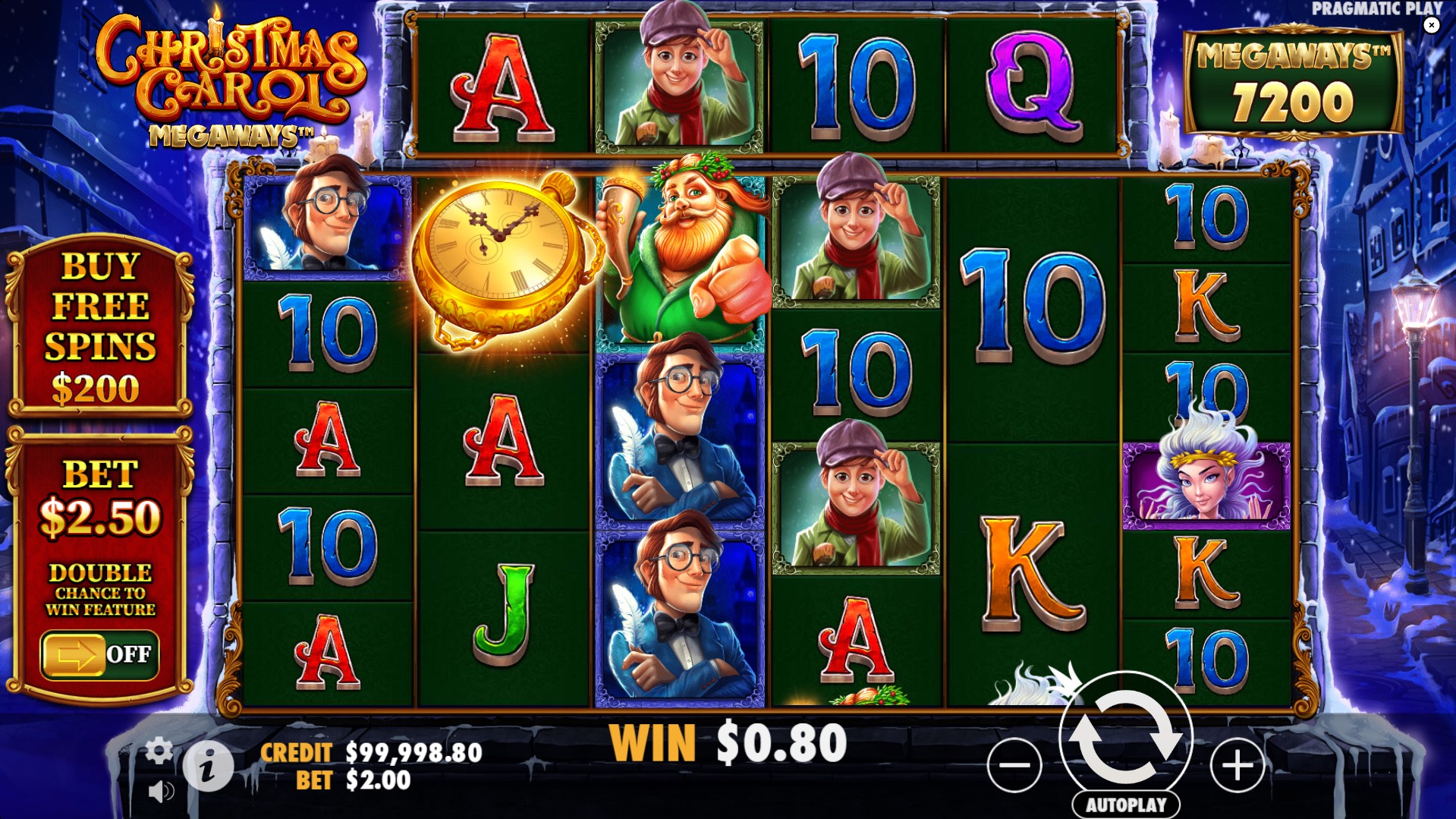
Task: Decrease the bet with the minus button
Action: [x=1014, y=765]
